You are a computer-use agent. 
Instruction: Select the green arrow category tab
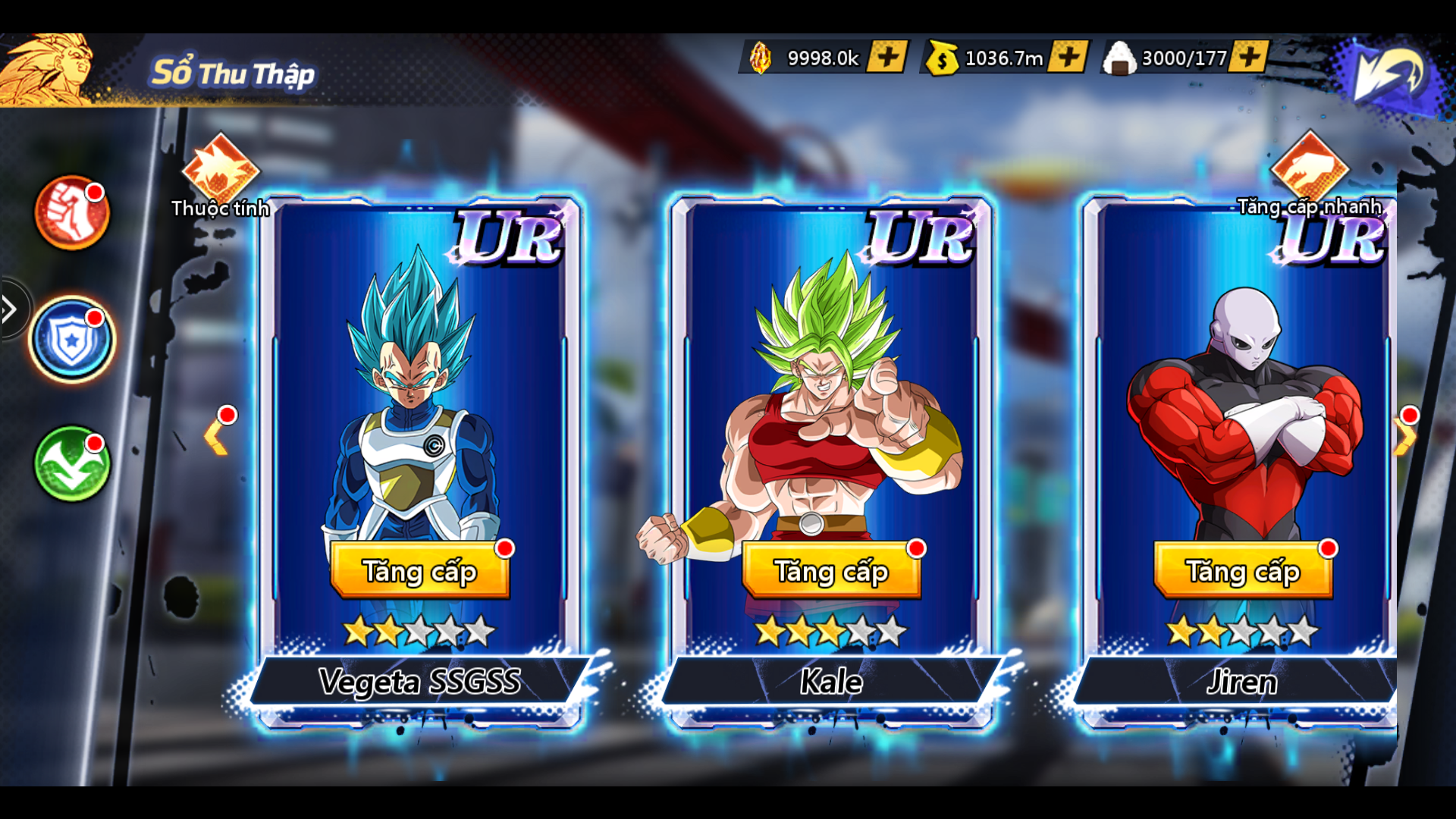72,464
